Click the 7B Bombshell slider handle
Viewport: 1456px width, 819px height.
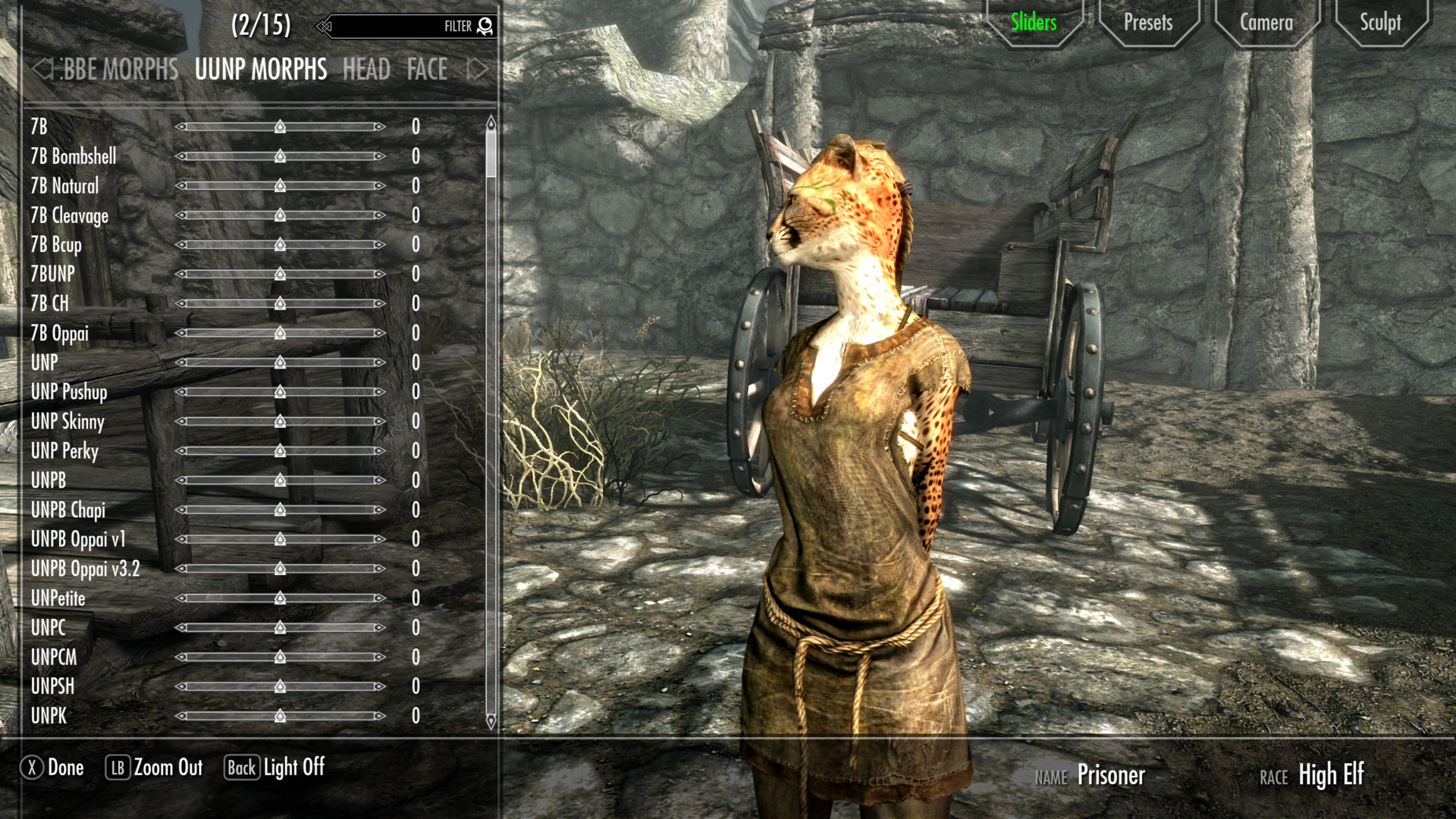click(279, 156)
